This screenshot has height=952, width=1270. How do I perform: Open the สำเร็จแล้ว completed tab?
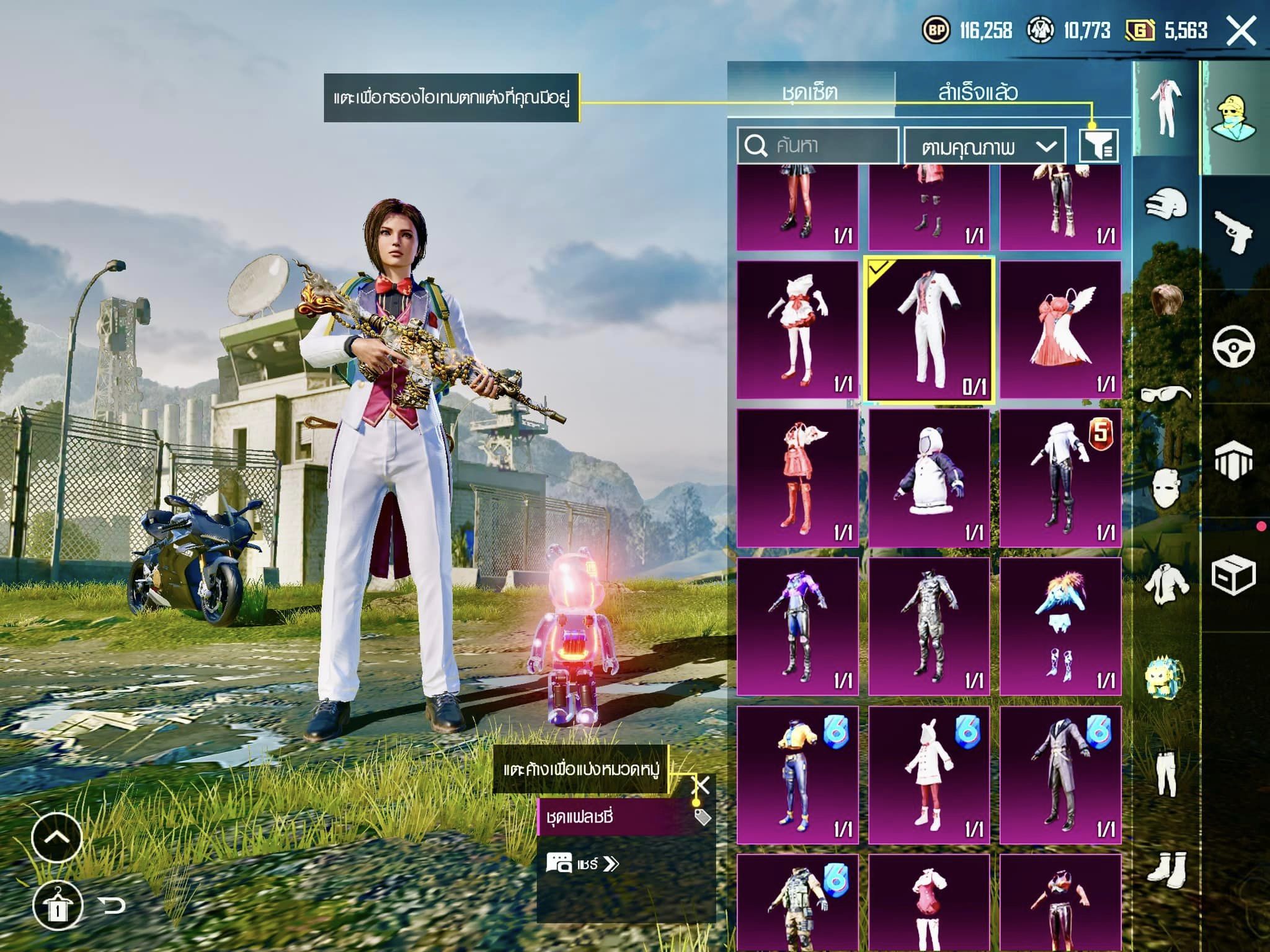click(x=978, y=92)
